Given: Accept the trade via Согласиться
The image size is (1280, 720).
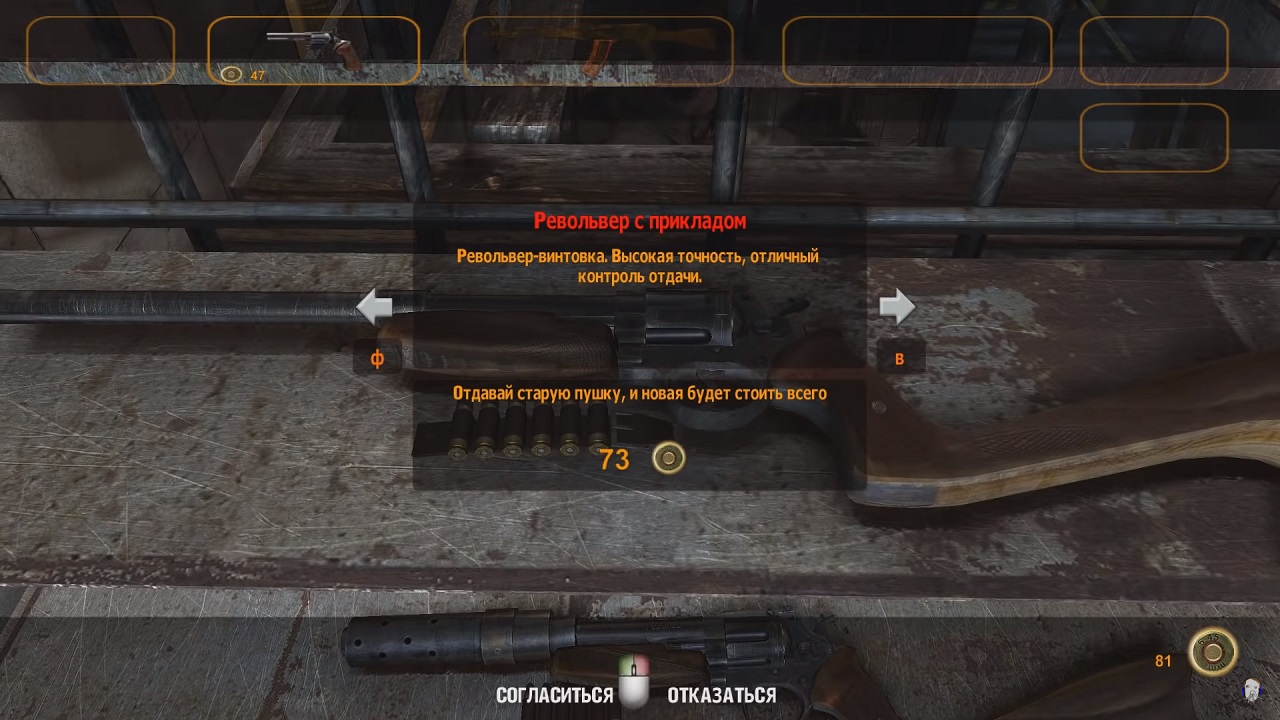Looking at the screenshot, I should [554, 695].
